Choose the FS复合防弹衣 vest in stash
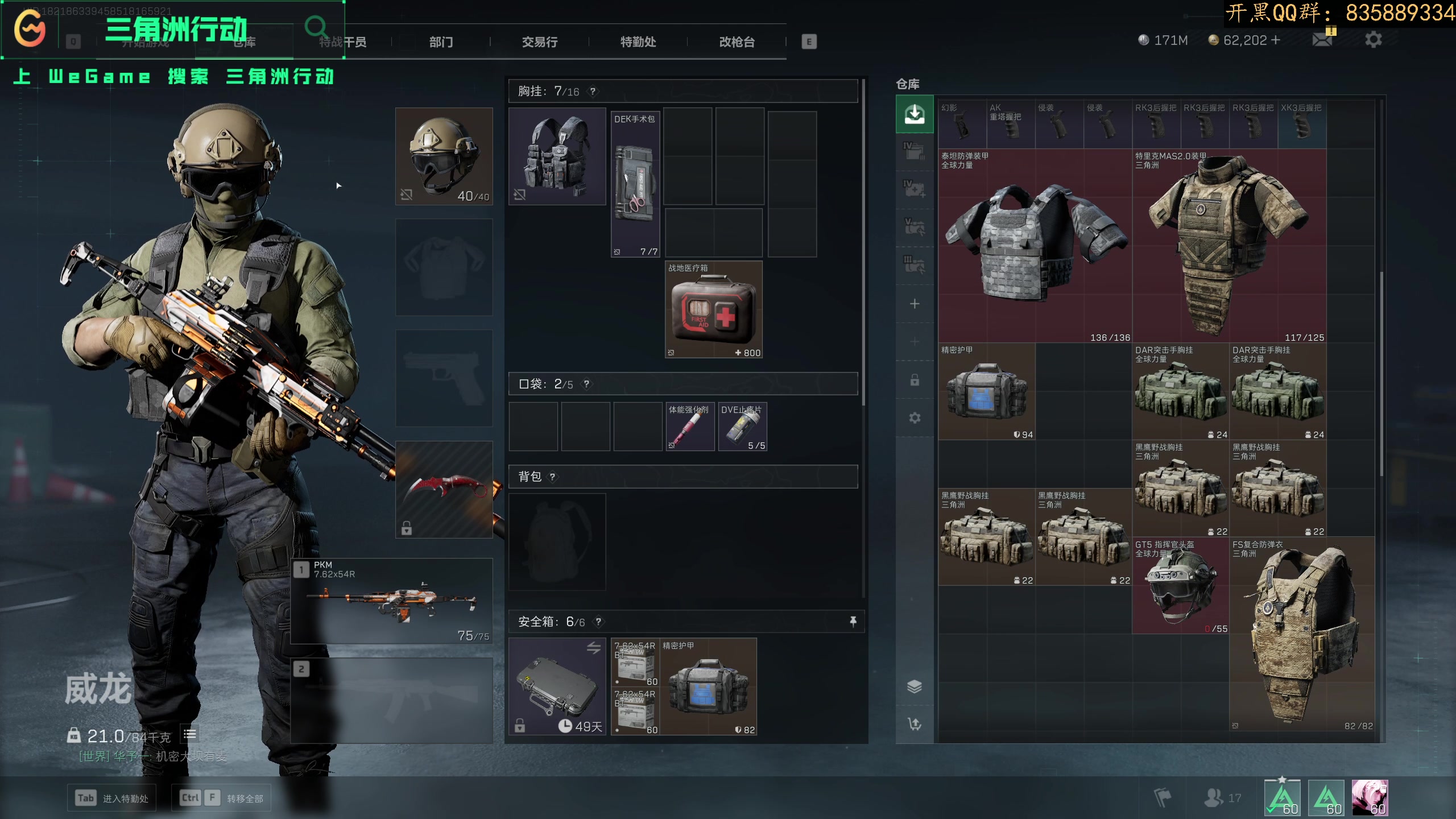The image size is (1456, 819). pos(1302,634)
